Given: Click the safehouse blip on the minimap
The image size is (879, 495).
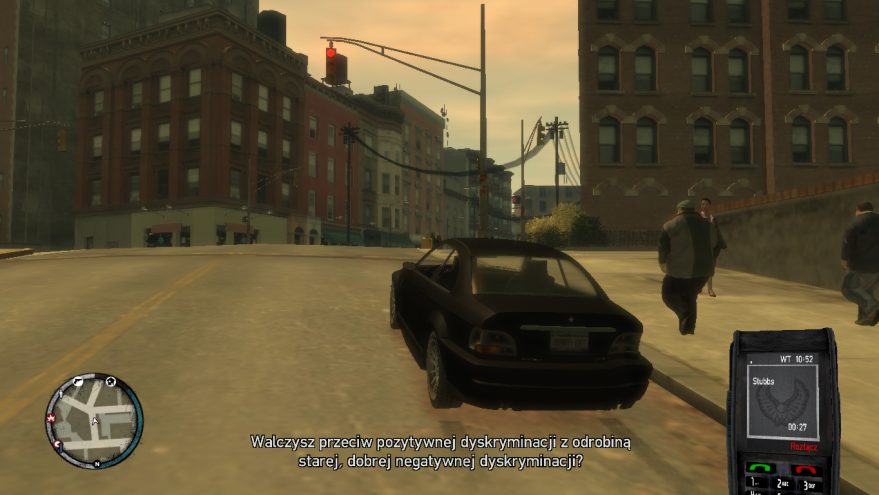Looking at the screenshot, I should click(111, 381).
